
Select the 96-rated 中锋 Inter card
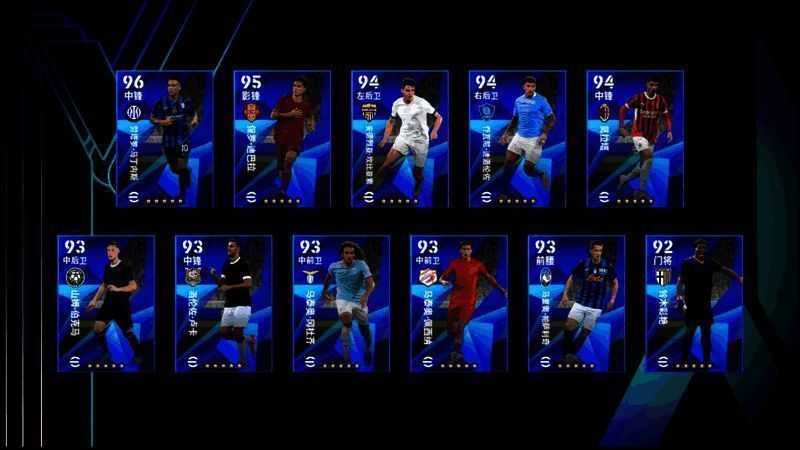click(x=164, y=138)
